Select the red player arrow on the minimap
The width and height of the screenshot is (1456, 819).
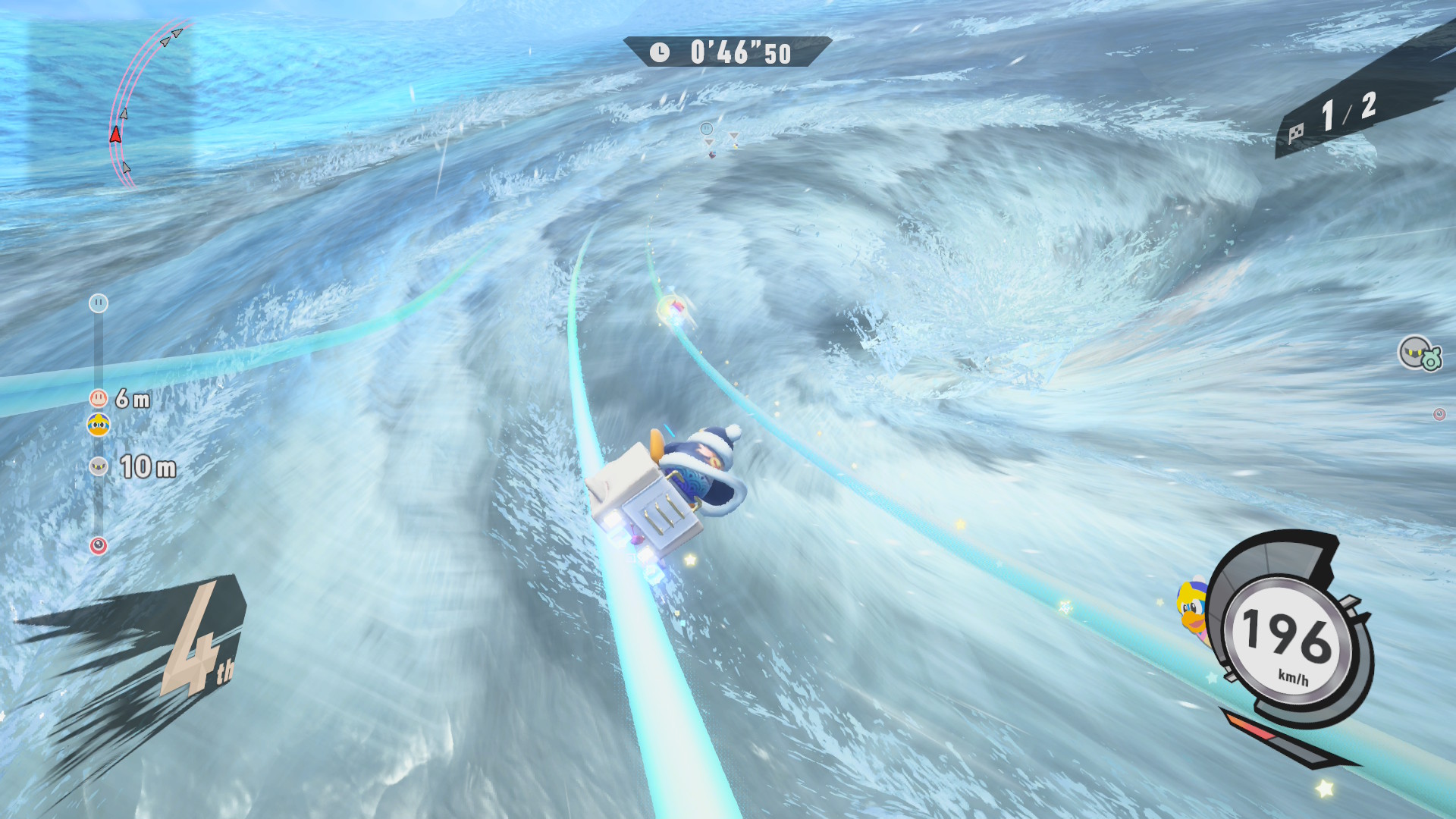(115, 135)
